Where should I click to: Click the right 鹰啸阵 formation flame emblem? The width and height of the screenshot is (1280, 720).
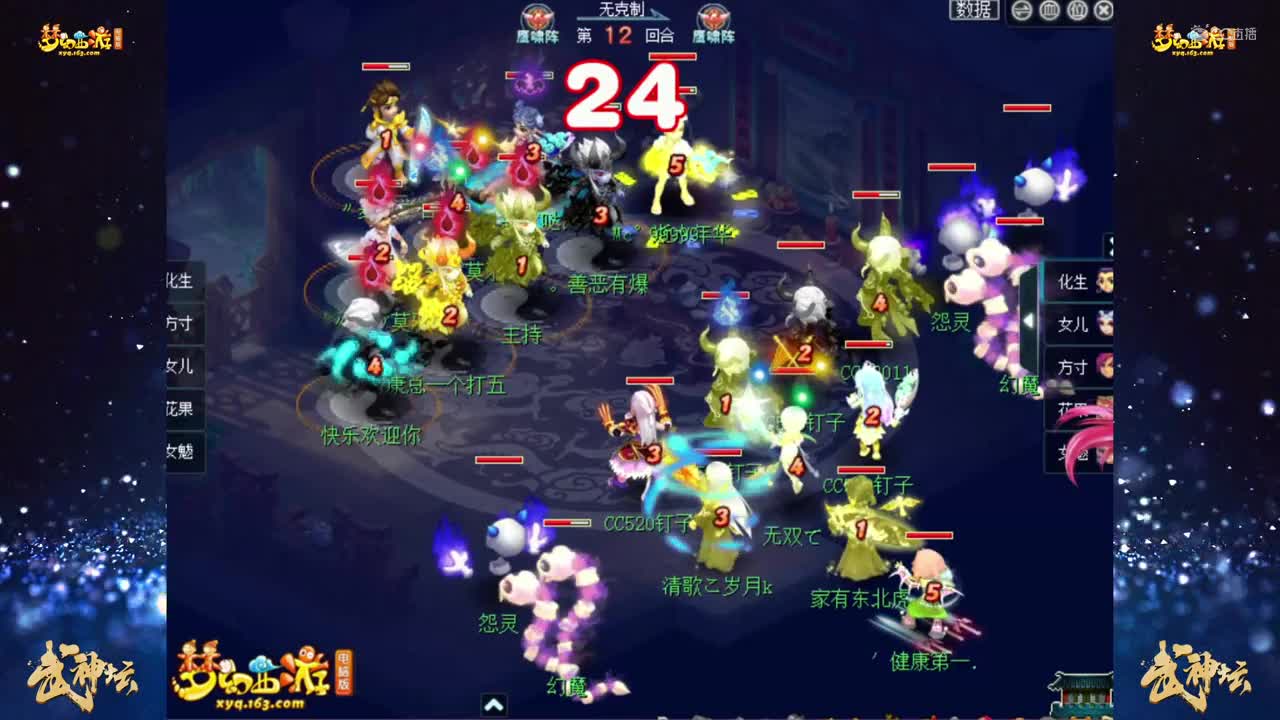tap(714, 18)
